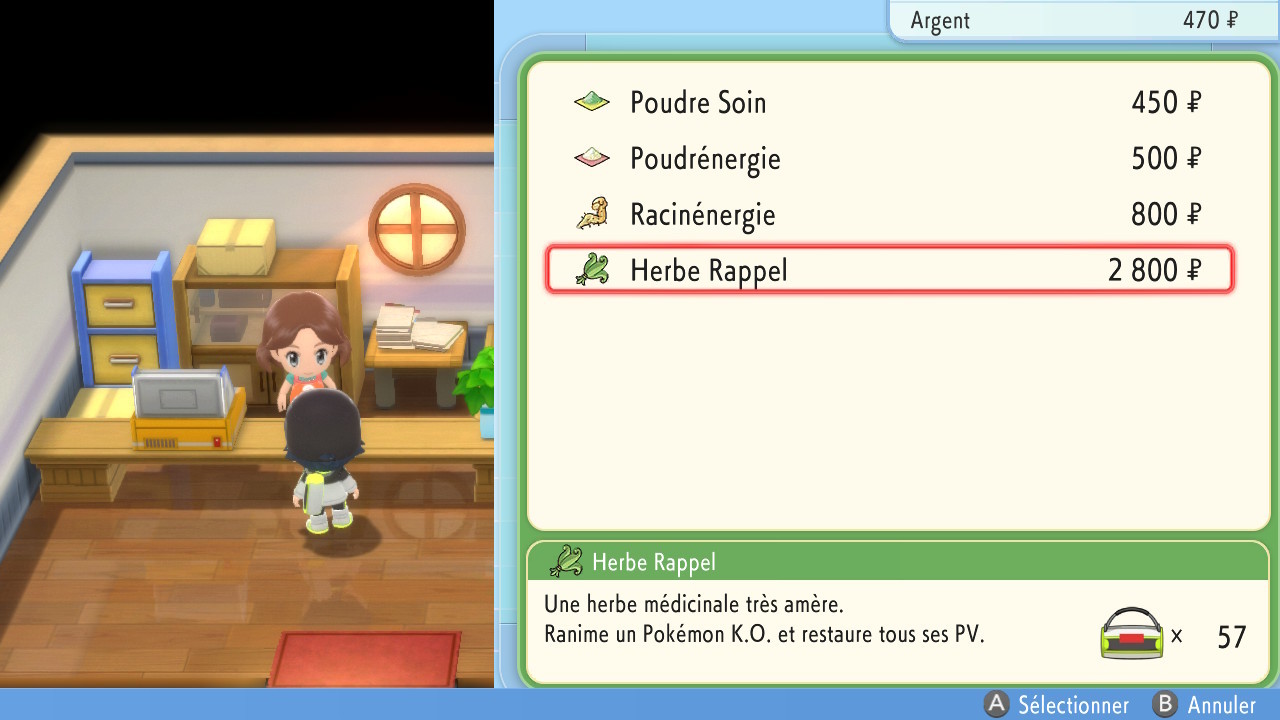The image size is (1280, 720).
Task: Select the Poudre Soin item row
Action: [890, 101]
